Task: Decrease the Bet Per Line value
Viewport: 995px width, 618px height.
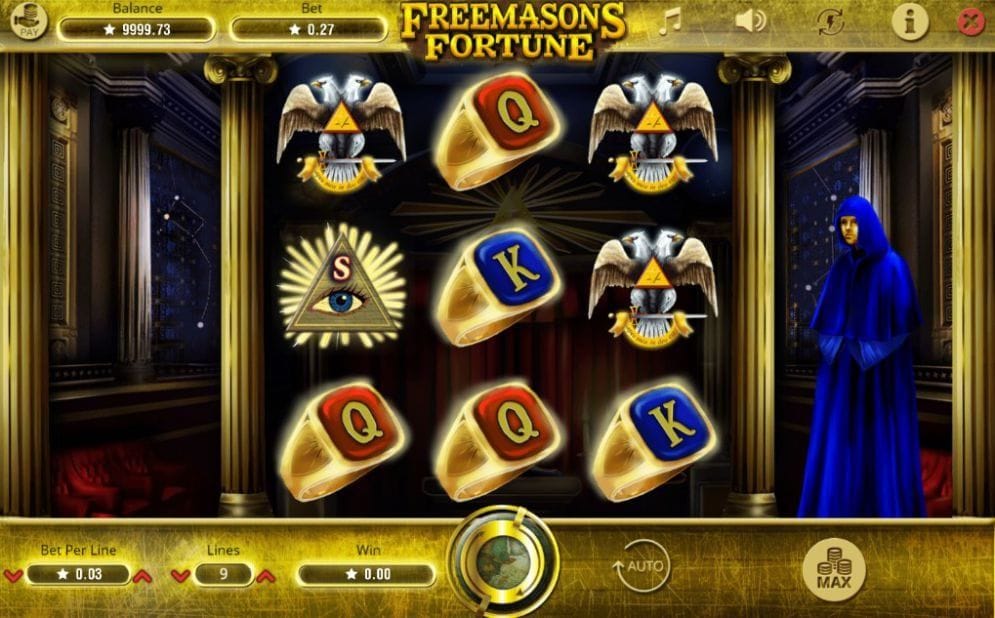Action: (13, 576)
